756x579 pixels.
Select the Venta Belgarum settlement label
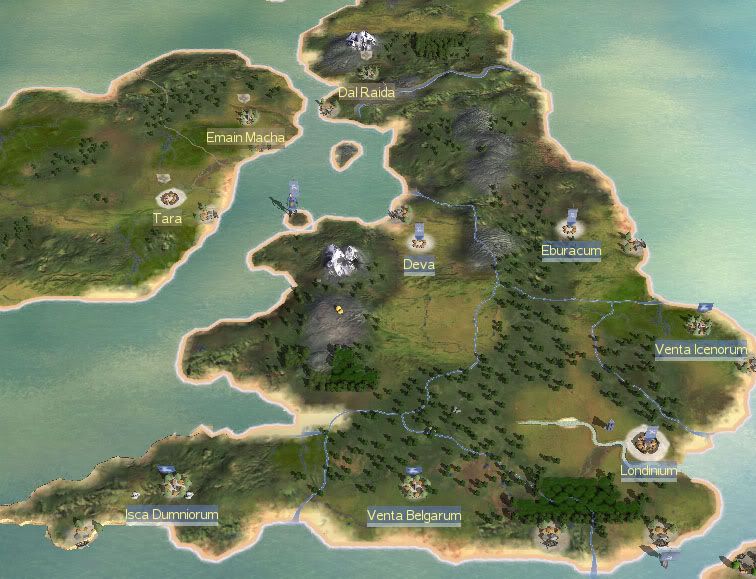414,516
